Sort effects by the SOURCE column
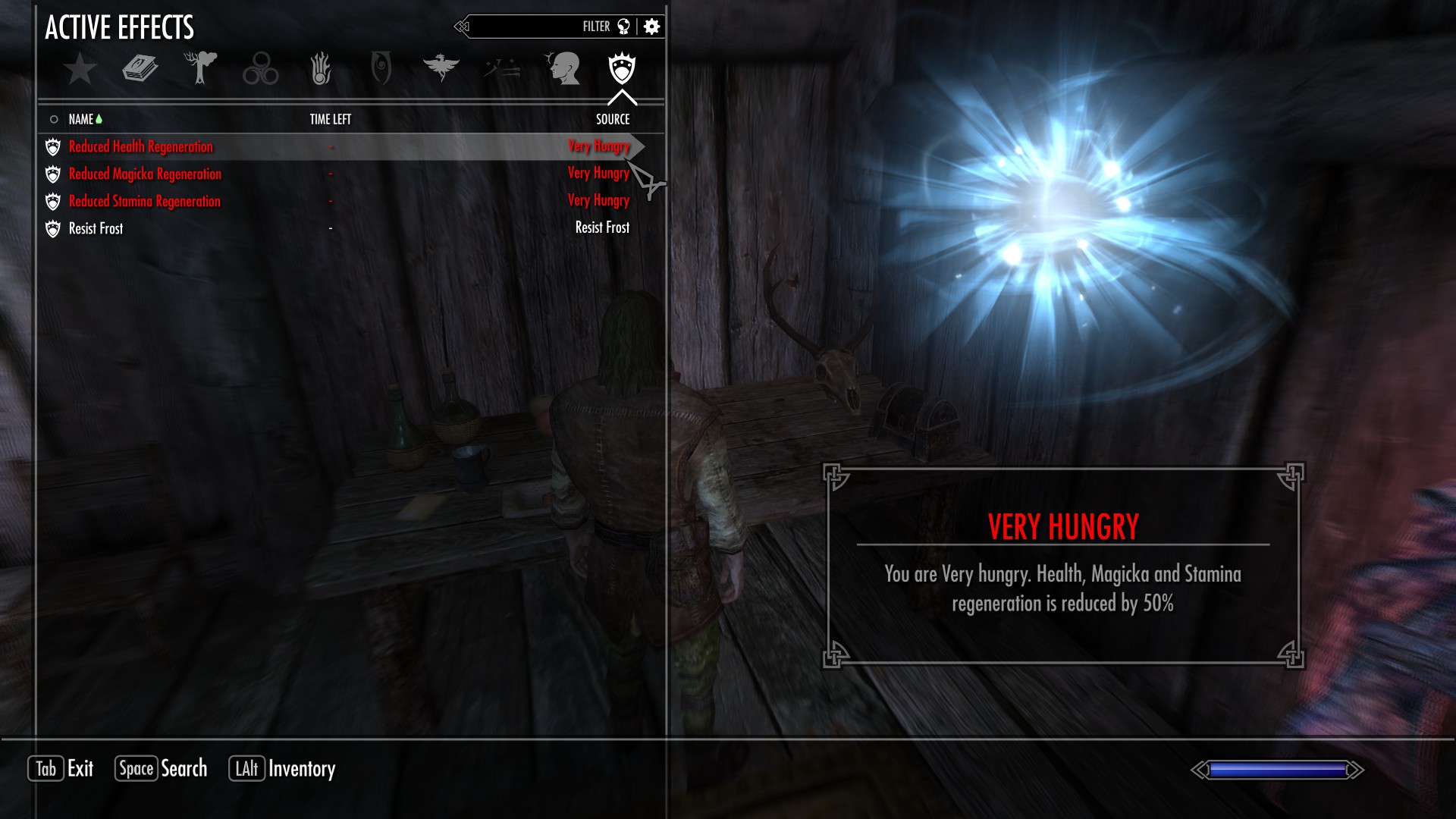This screenshot has height=819, width=1456. pos(611,119)
